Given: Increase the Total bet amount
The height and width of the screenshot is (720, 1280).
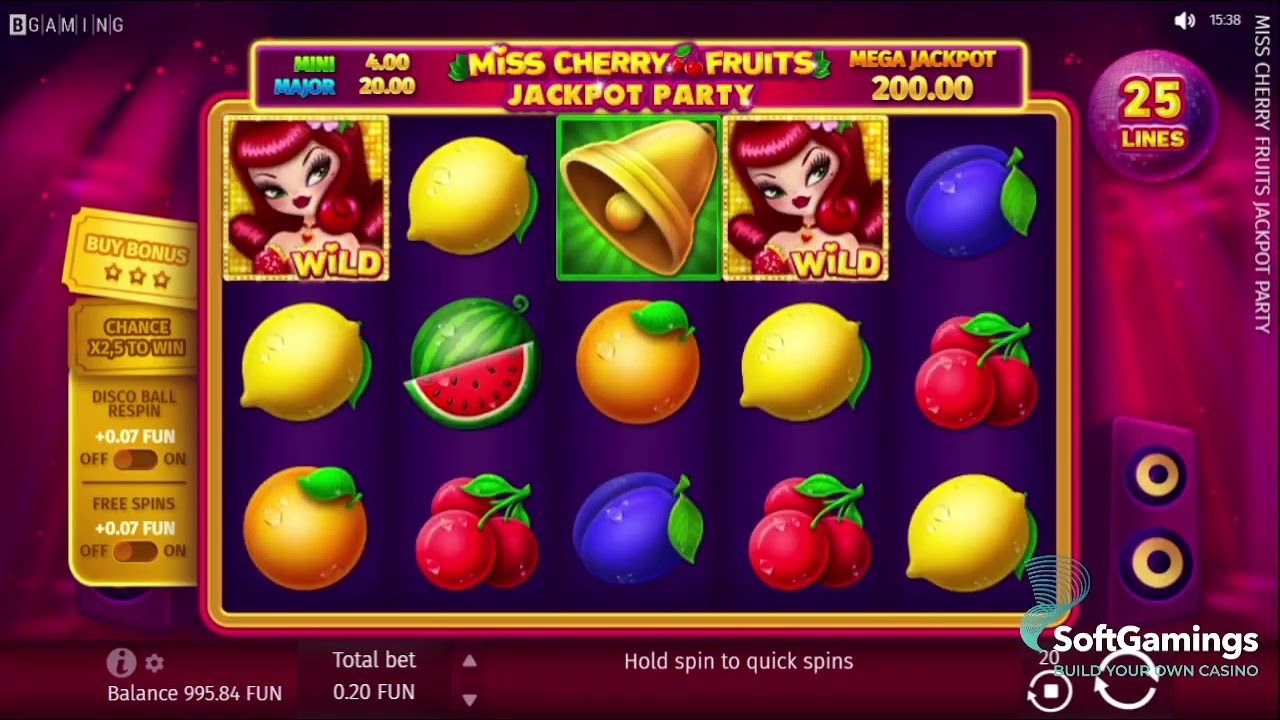Looking at the screenshot, I should (468, 660).
